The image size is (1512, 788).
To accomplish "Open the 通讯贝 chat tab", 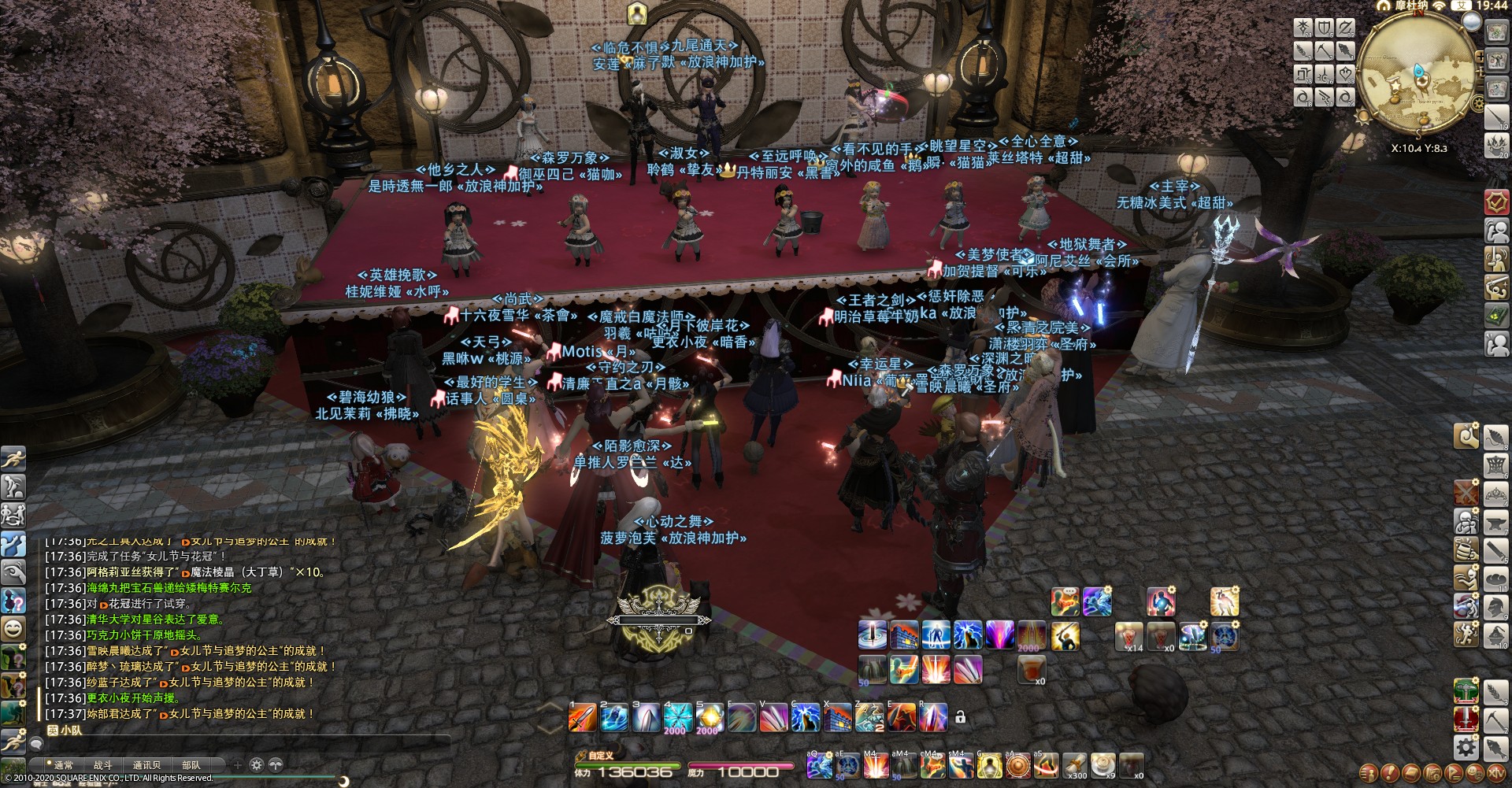I will point(146,764).
